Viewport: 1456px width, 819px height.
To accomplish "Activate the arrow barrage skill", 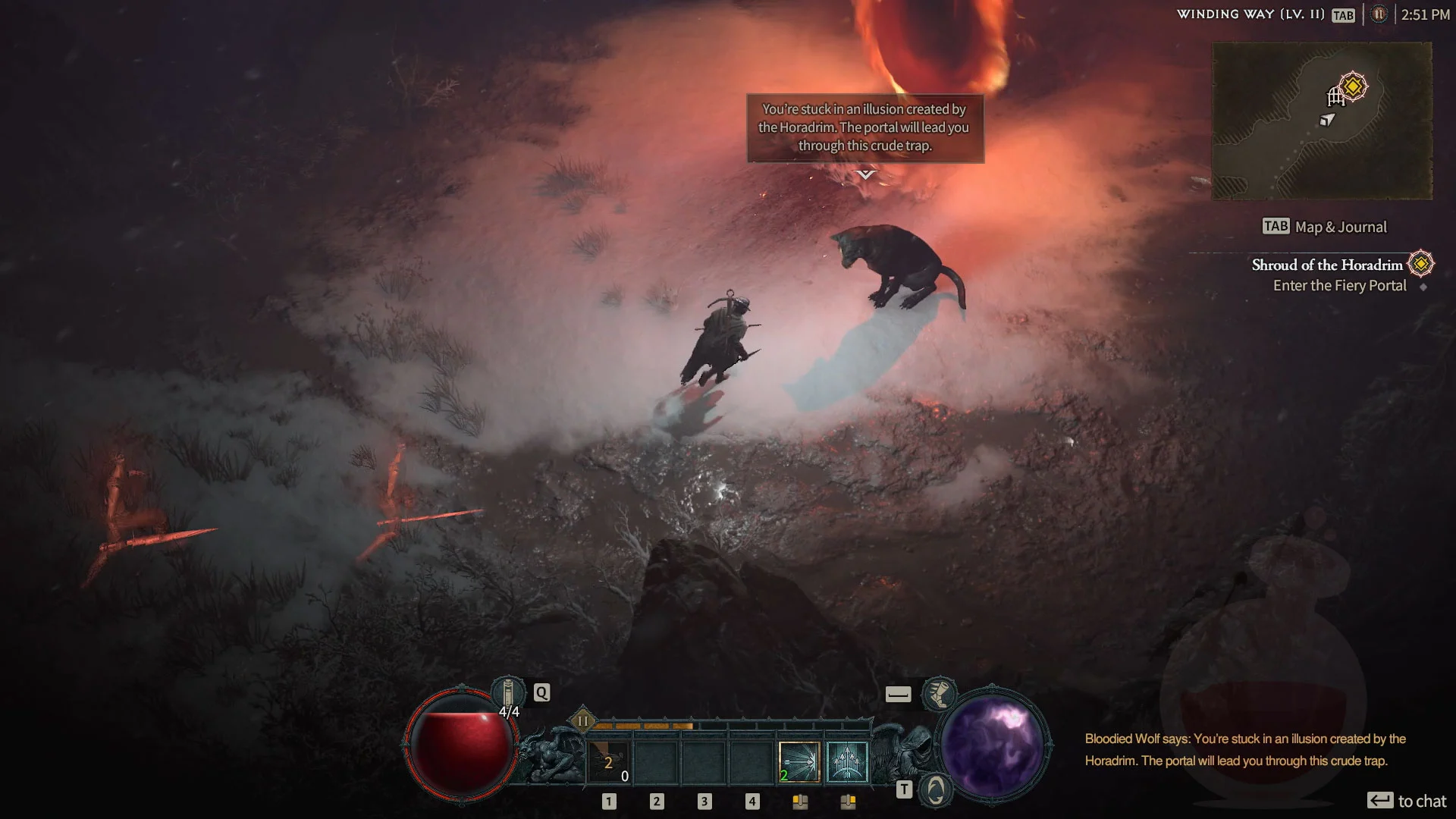I will click(x=846, y=762).
